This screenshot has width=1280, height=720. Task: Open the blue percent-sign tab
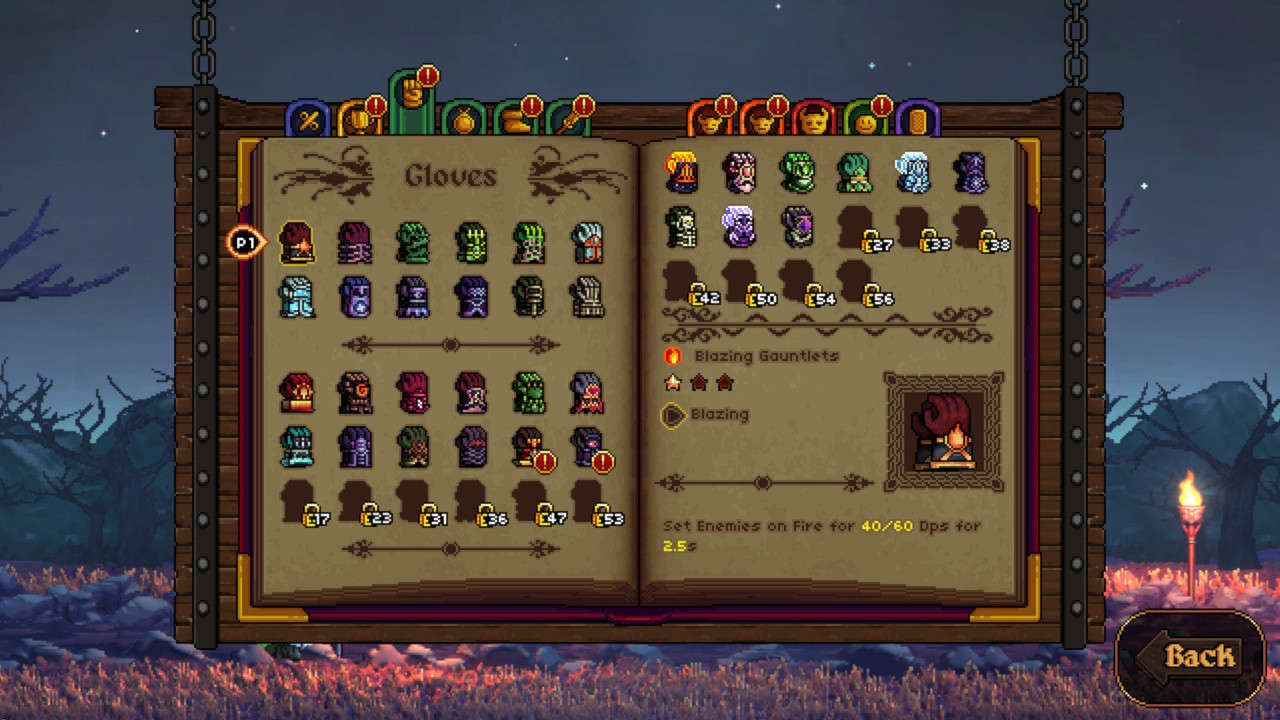307,120
